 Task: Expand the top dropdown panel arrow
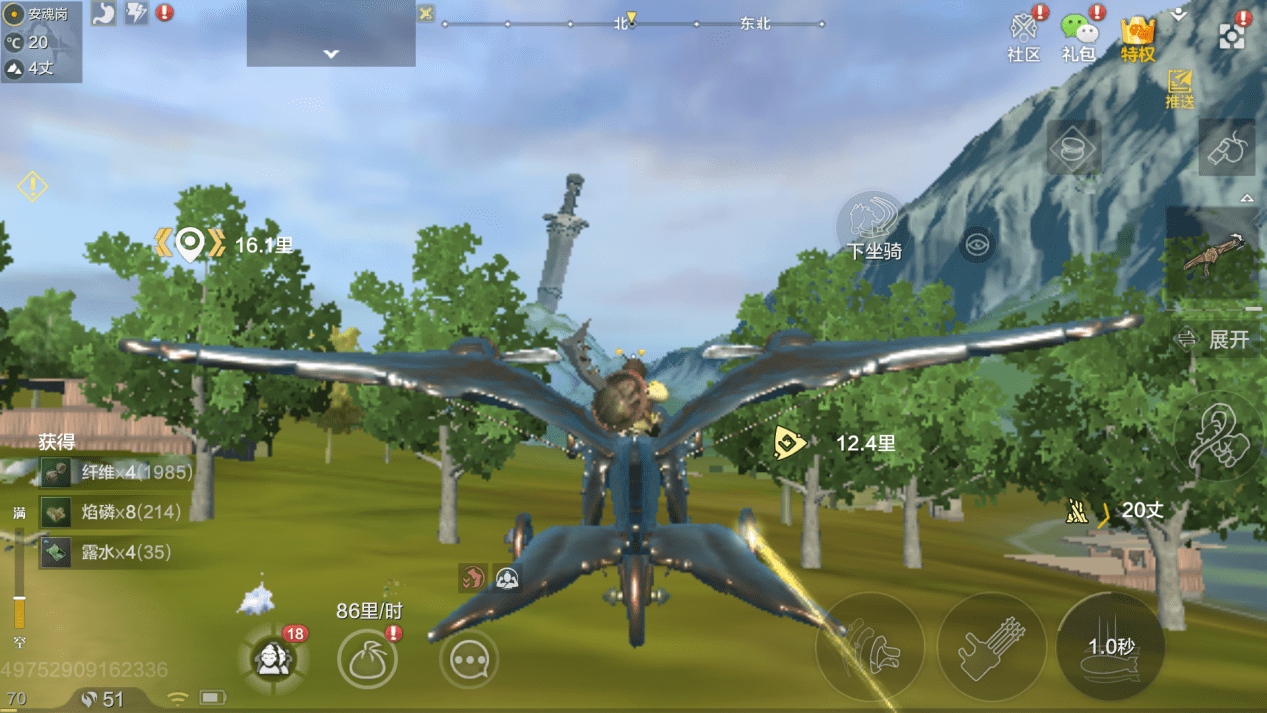[x=331, y=54]
